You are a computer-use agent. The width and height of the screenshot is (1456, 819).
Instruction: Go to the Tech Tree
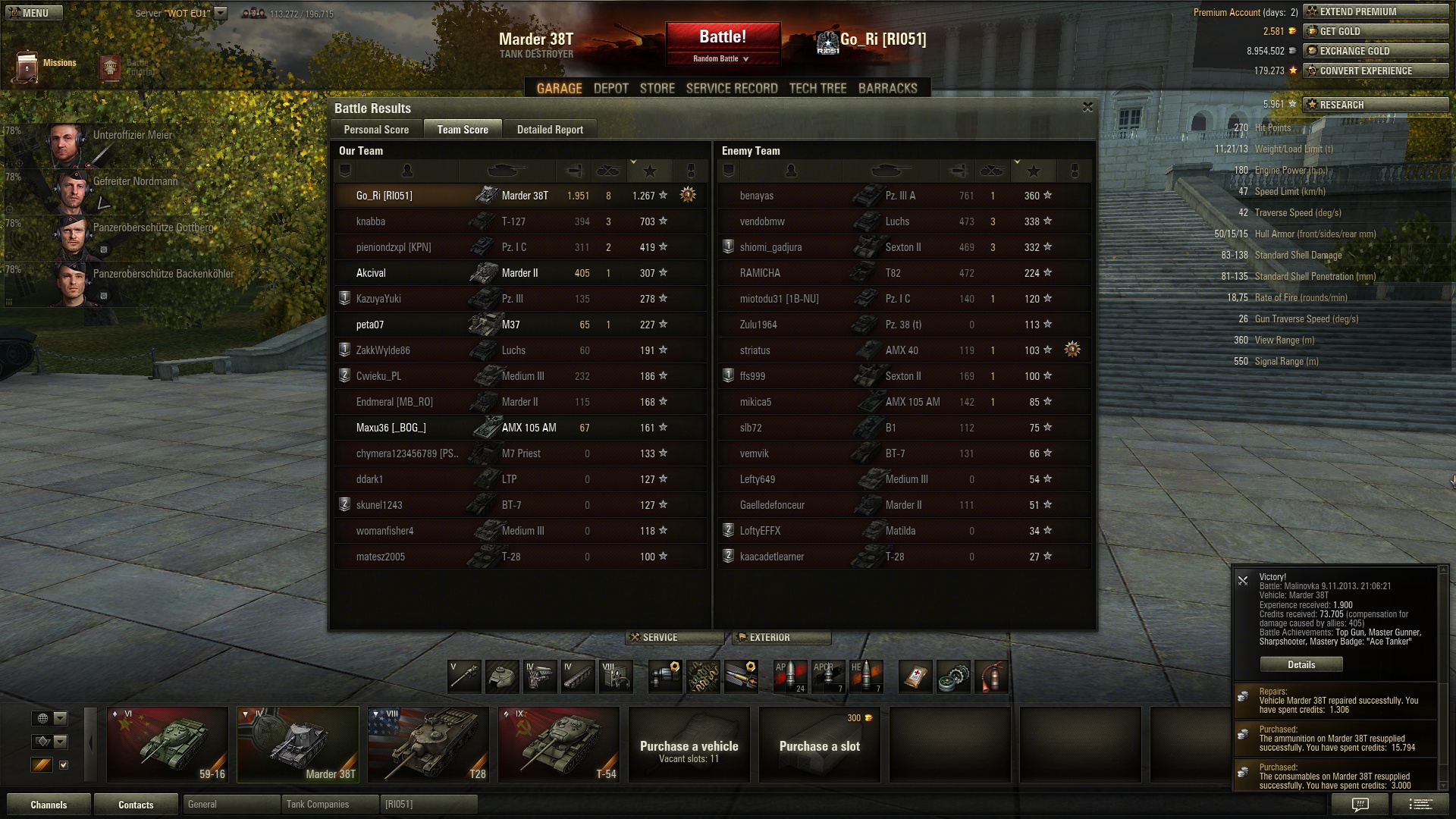pos(817,89)
